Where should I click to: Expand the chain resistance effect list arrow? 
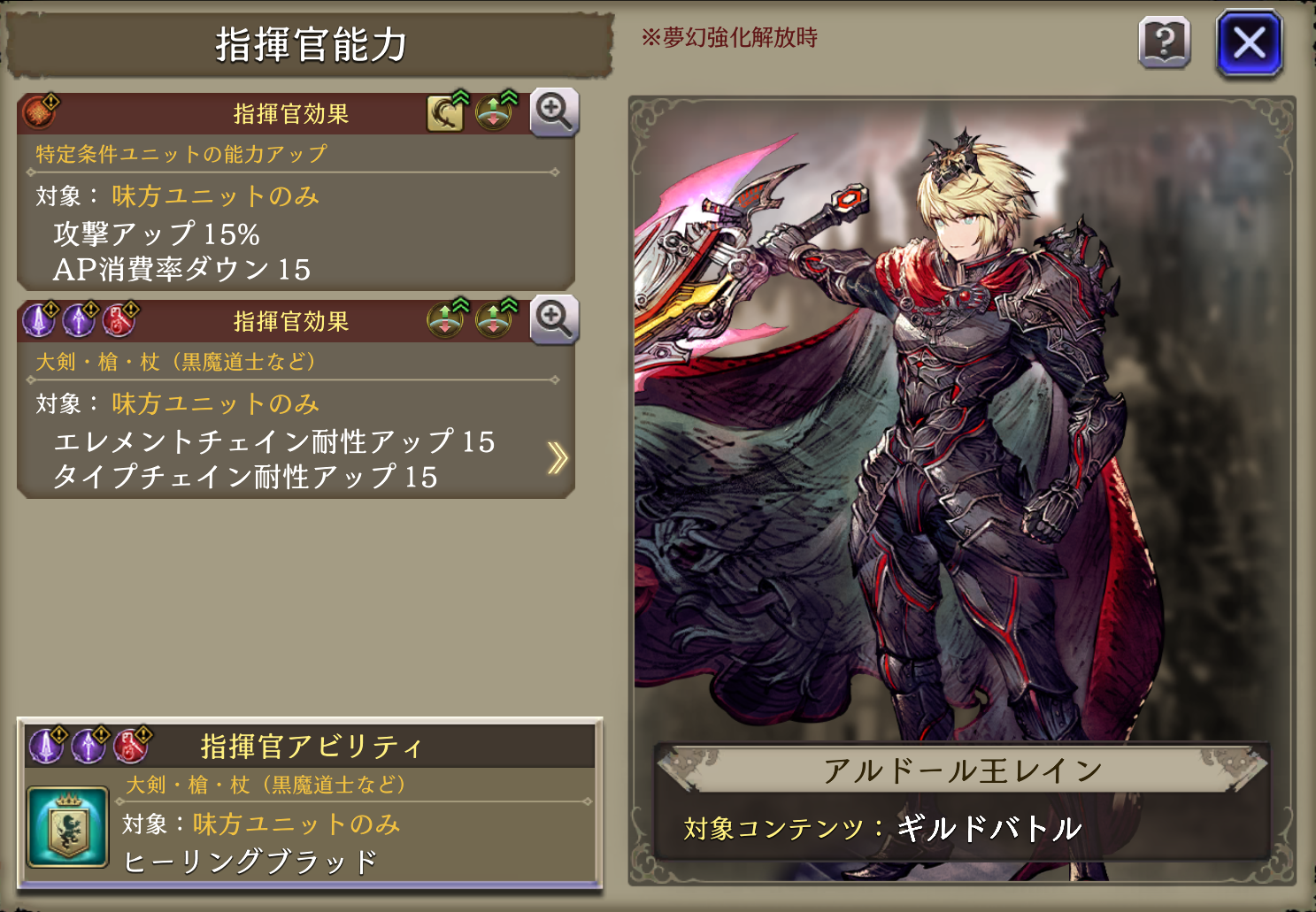point(557,458)
